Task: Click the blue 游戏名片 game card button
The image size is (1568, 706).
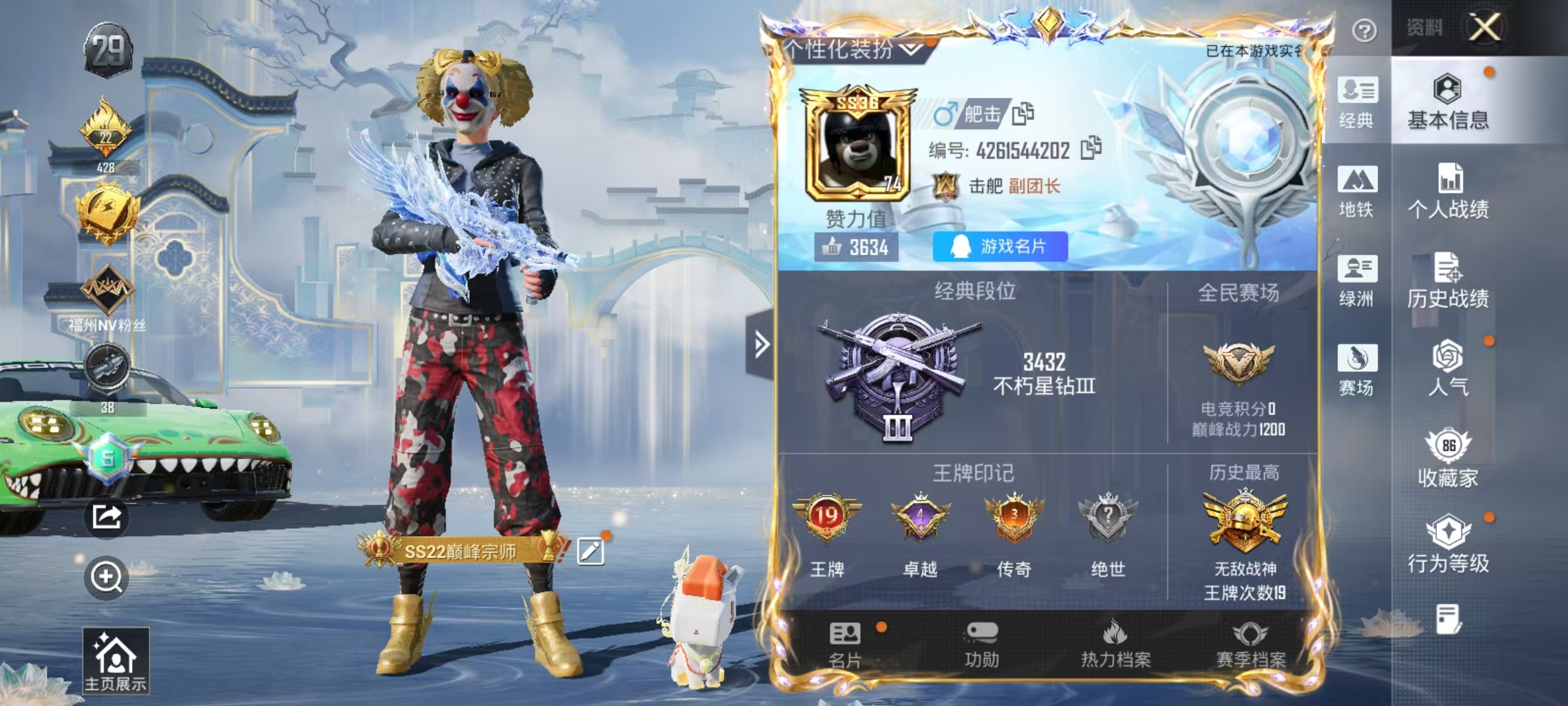Action: point(1000,246)
